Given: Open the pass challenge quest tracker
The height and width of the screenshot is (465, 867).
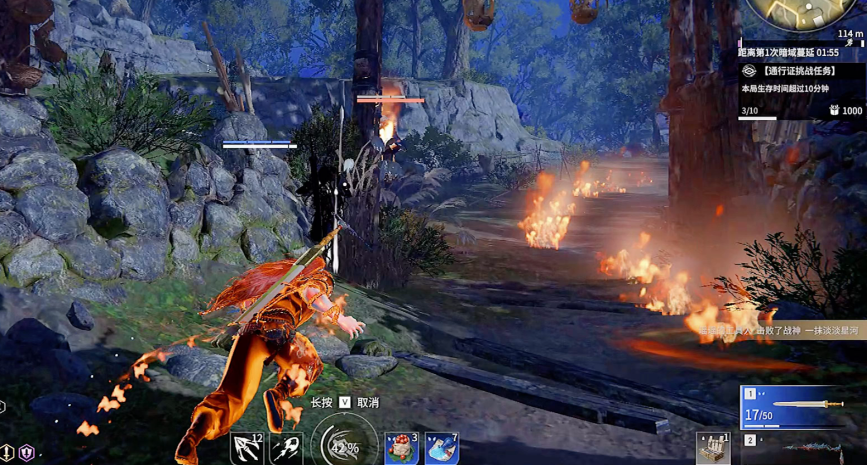Looking at the screenshot, I should [x=802, y=72].
